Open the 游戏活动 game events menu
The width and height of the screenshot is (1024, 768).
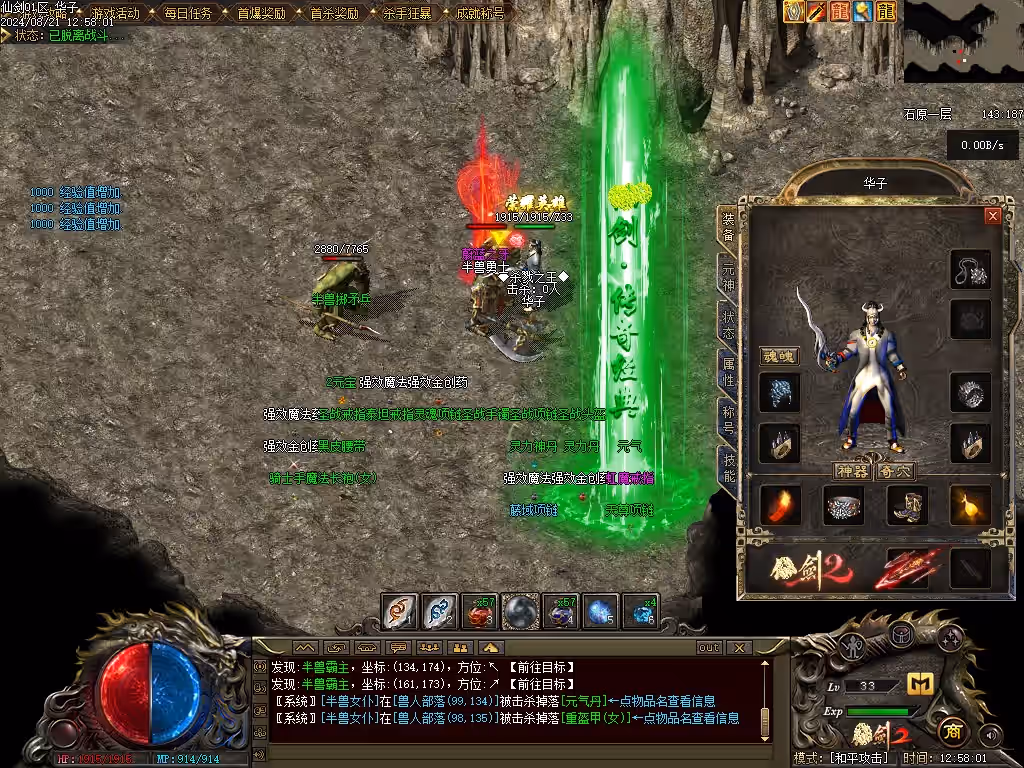pyautogui.click(x=115, y=13)
